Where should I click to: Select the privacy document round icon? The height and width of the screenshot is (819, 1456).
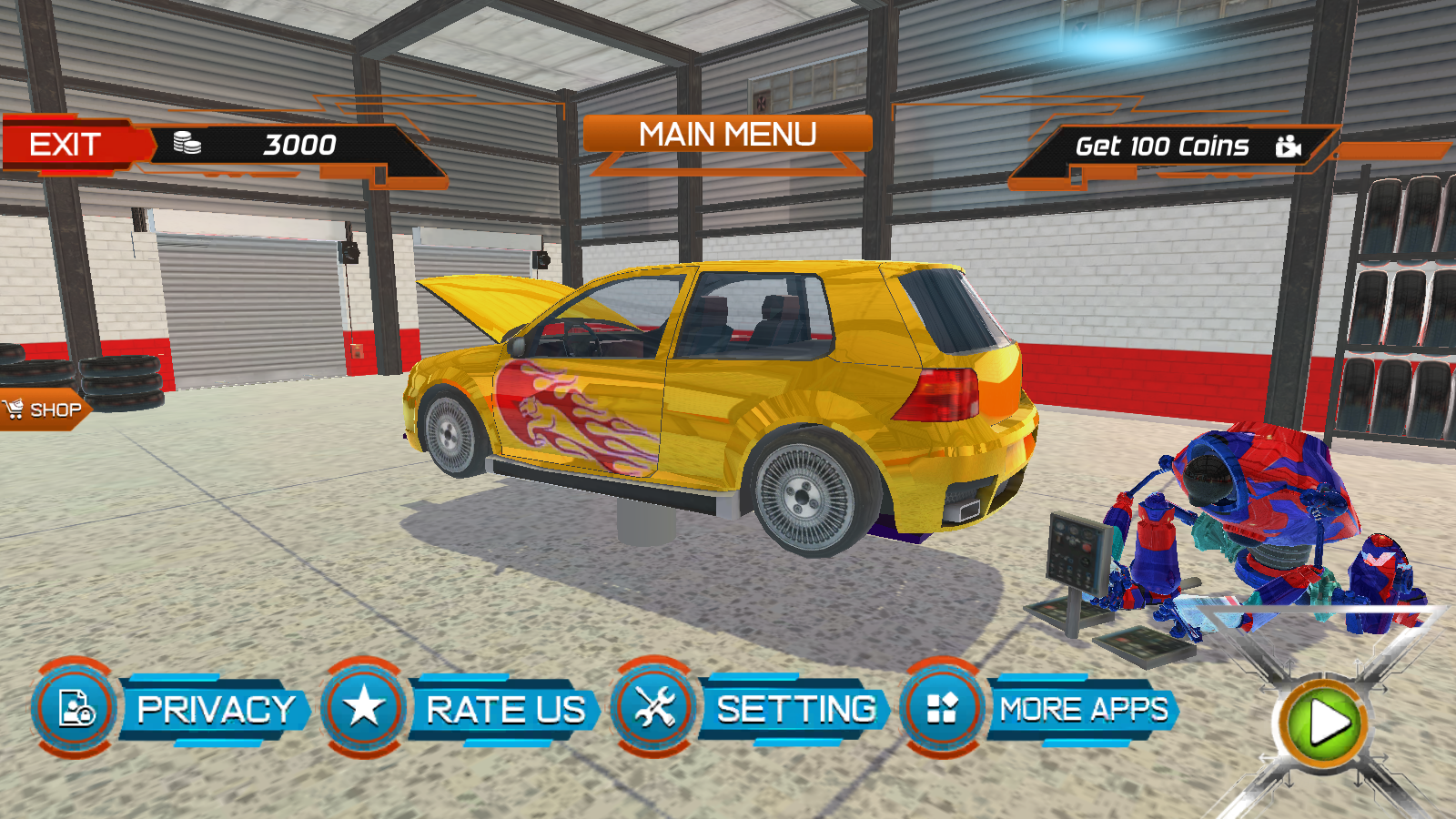(x=76, y=708)
